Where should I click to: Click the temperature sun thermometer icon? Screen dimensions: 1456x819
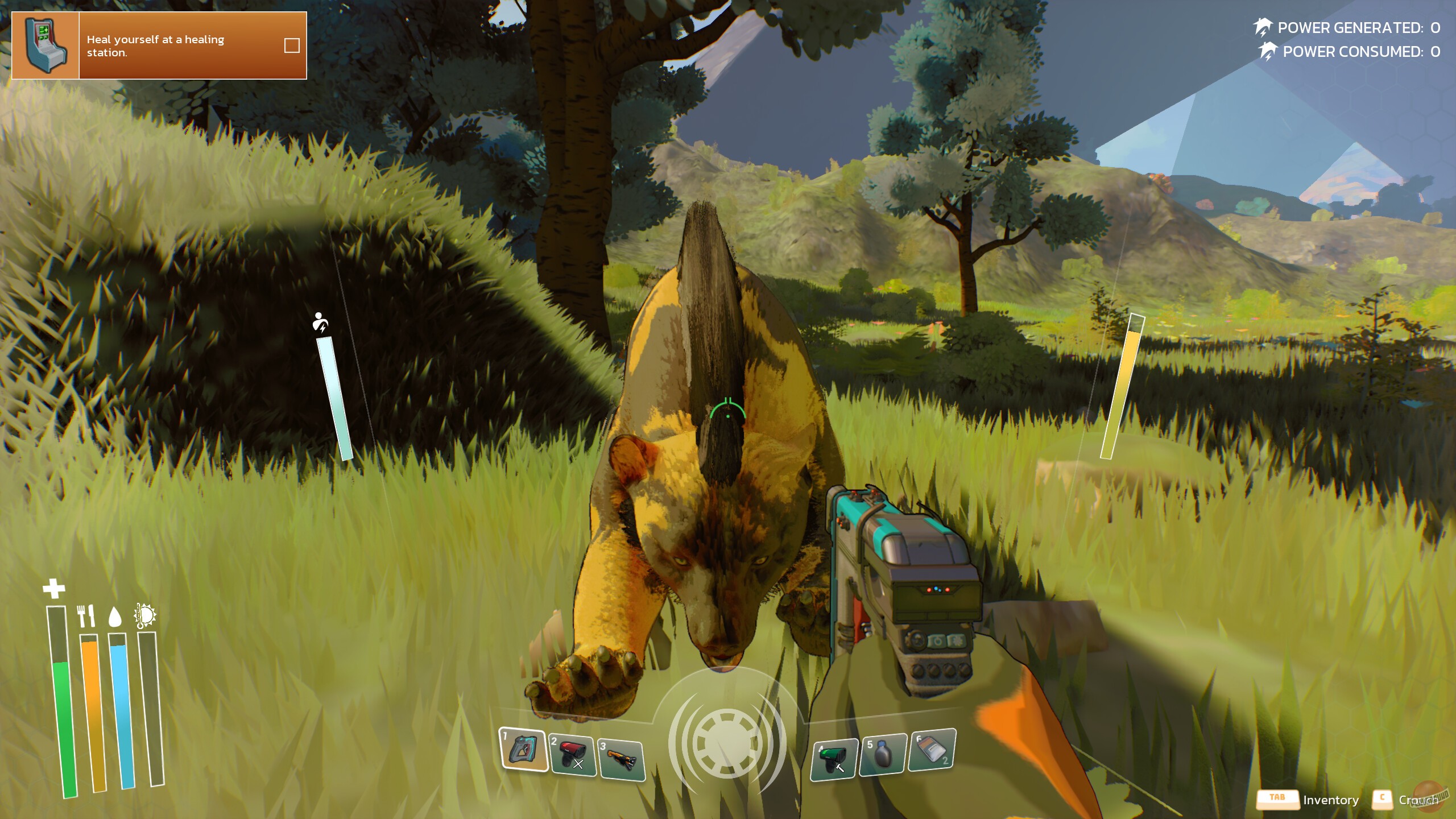(x=144, y=616)
